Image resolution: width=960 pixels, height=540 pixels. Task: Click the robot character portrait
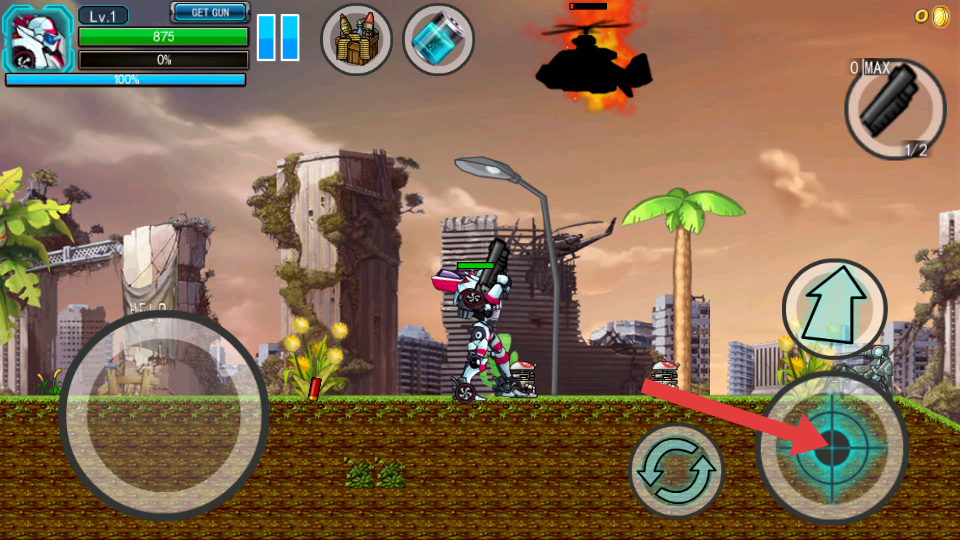[39, 39]
